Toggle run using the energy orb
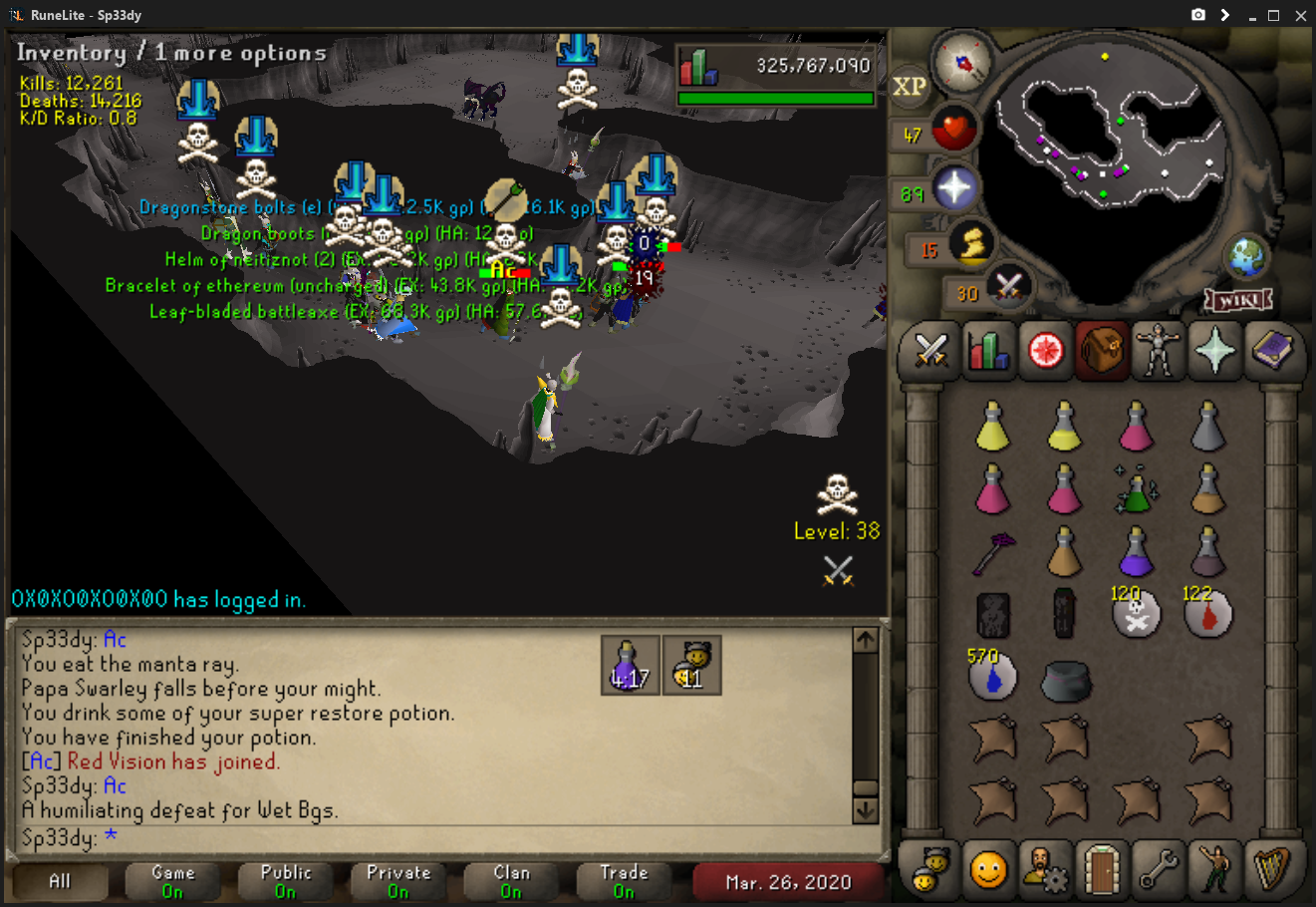Viewport: 1316px width, 907px height. pos(971,243)
